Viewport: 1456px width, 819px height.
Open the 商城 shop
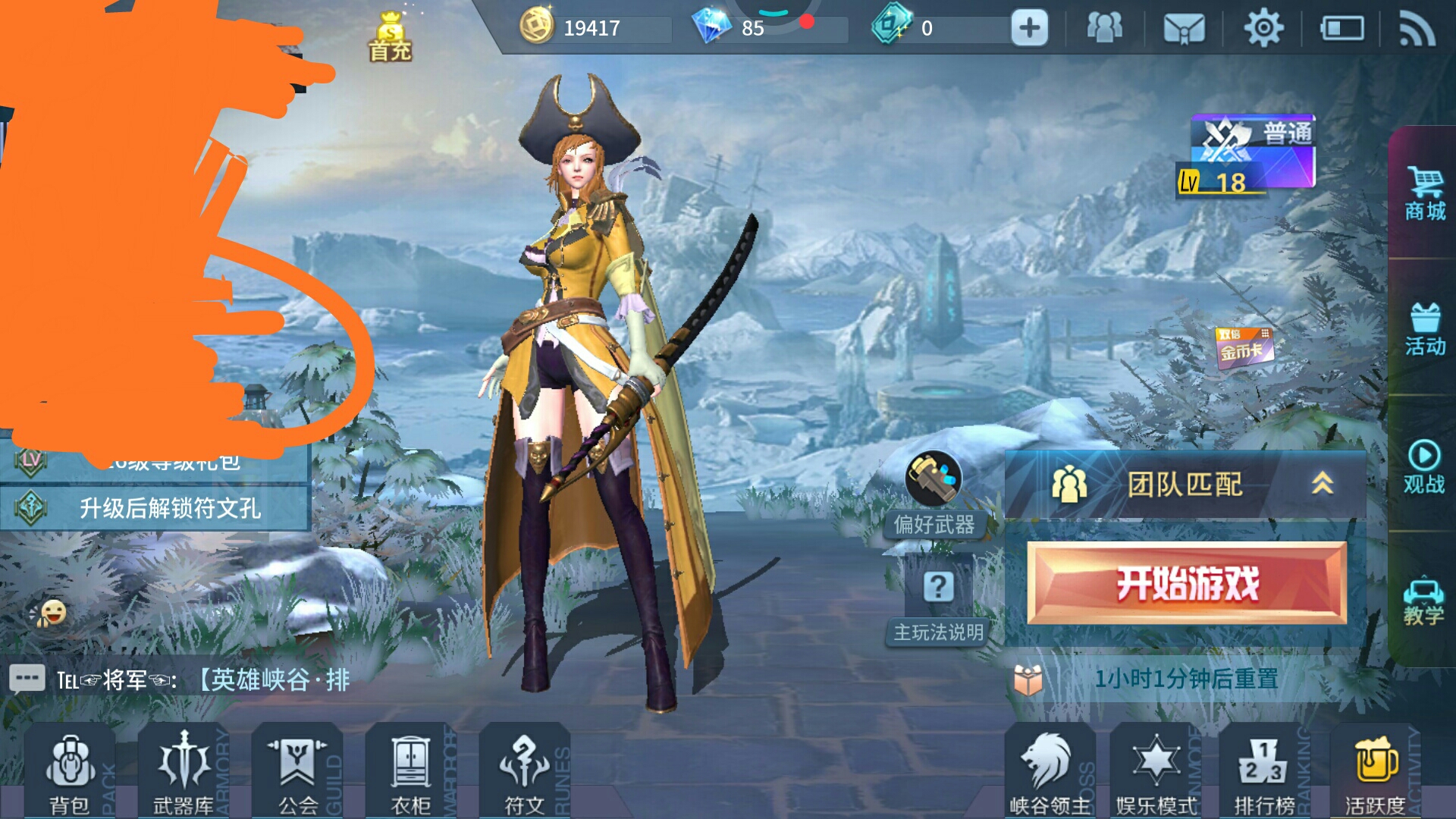click(1425, 194)
